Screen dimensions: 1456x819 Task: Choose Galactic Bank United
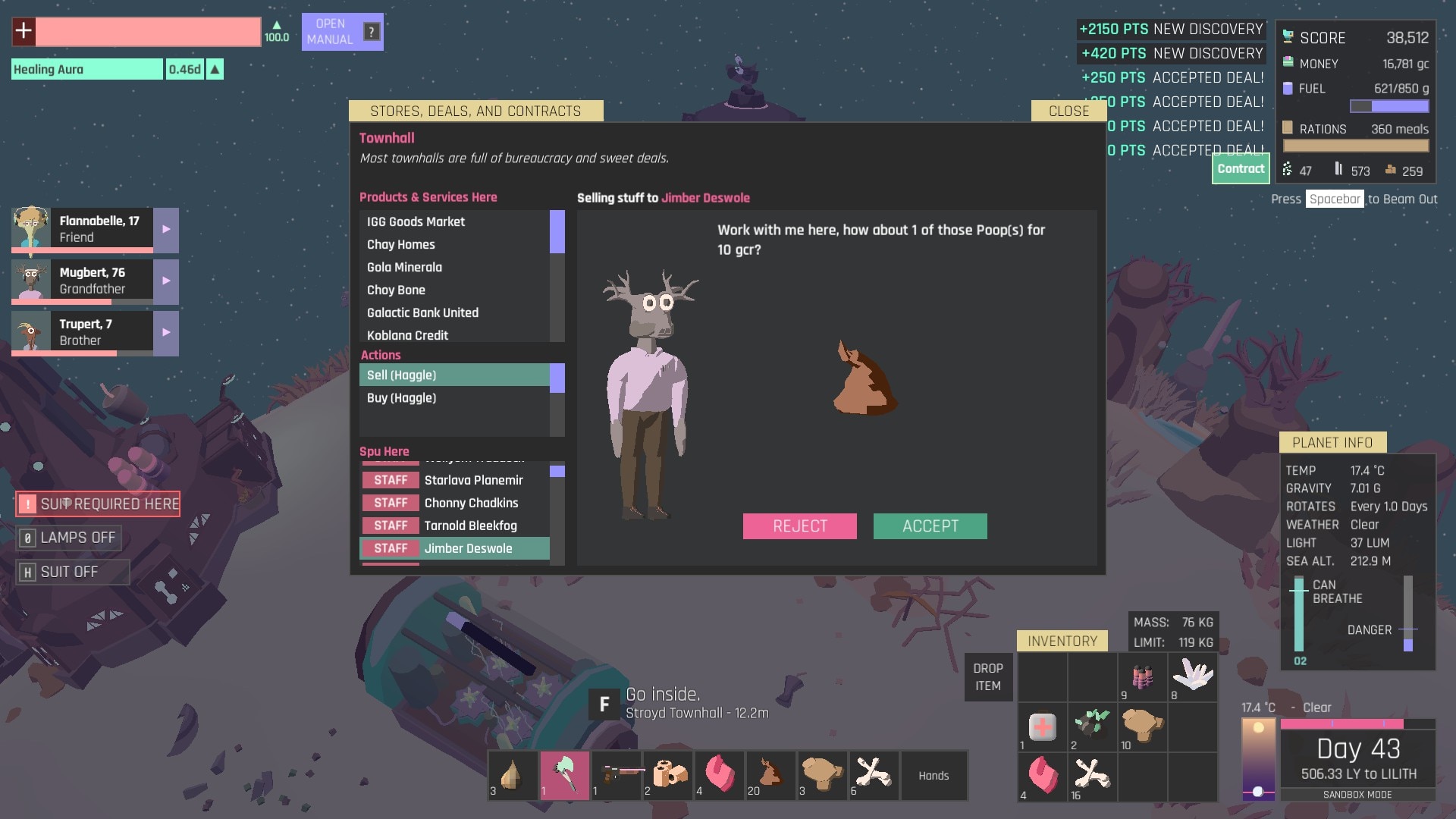tap(453, 312)
